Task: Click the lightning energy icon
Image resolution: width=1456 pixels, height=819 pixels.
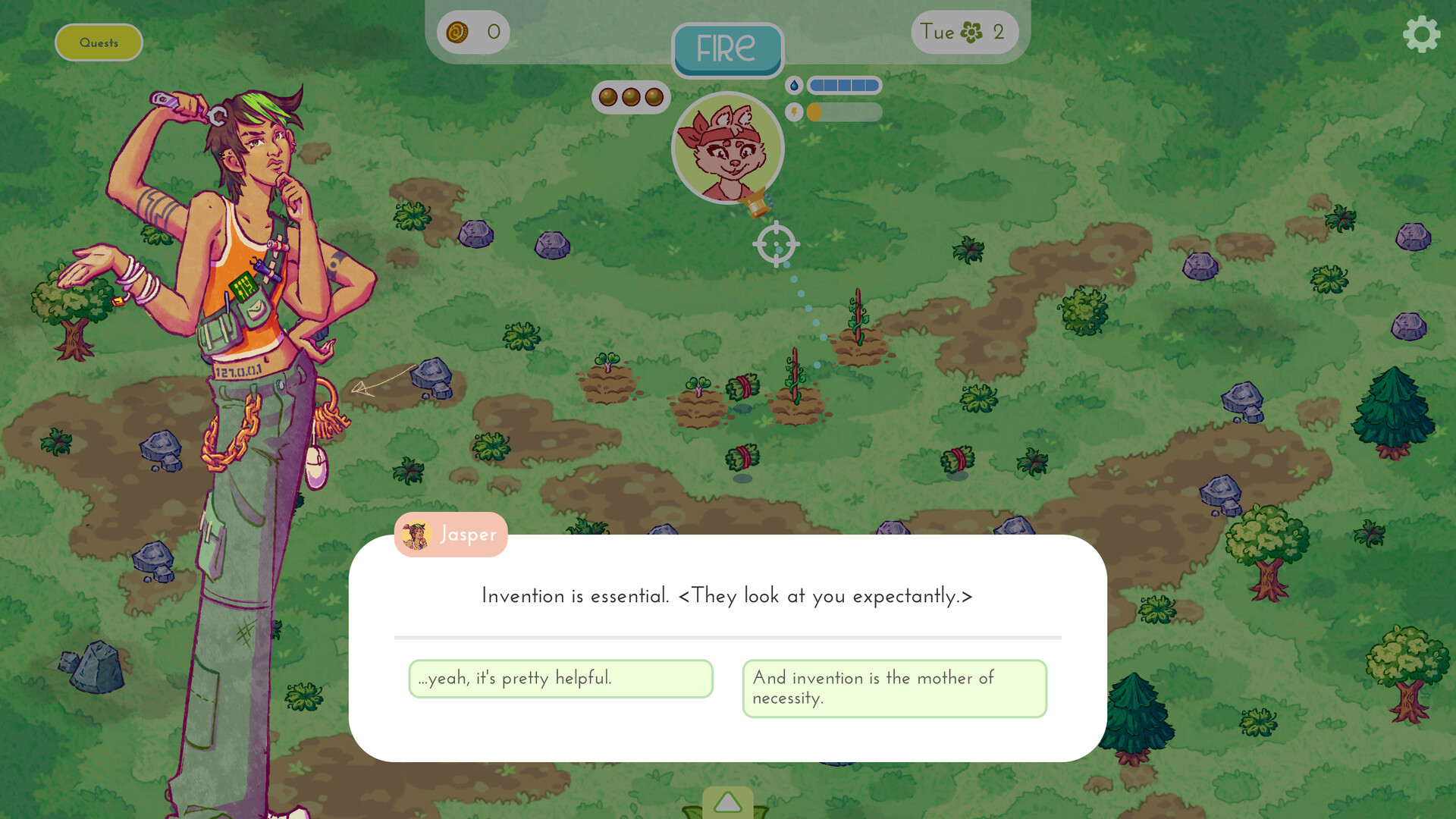Action: 793,112
